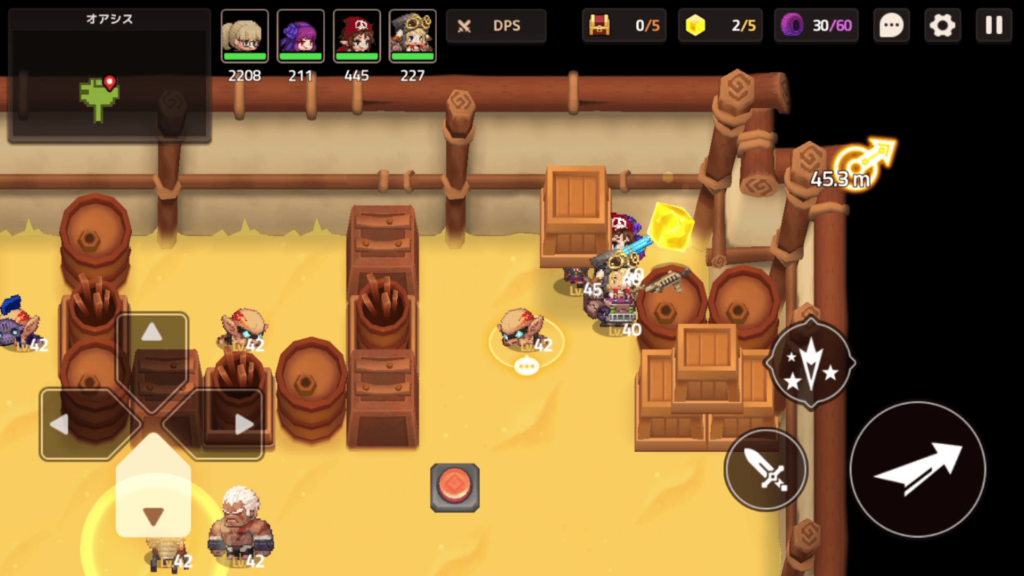Viewport: 1024px width, 576px height.
Task: Activate the star burst chain skill
Action: point(810,362)
